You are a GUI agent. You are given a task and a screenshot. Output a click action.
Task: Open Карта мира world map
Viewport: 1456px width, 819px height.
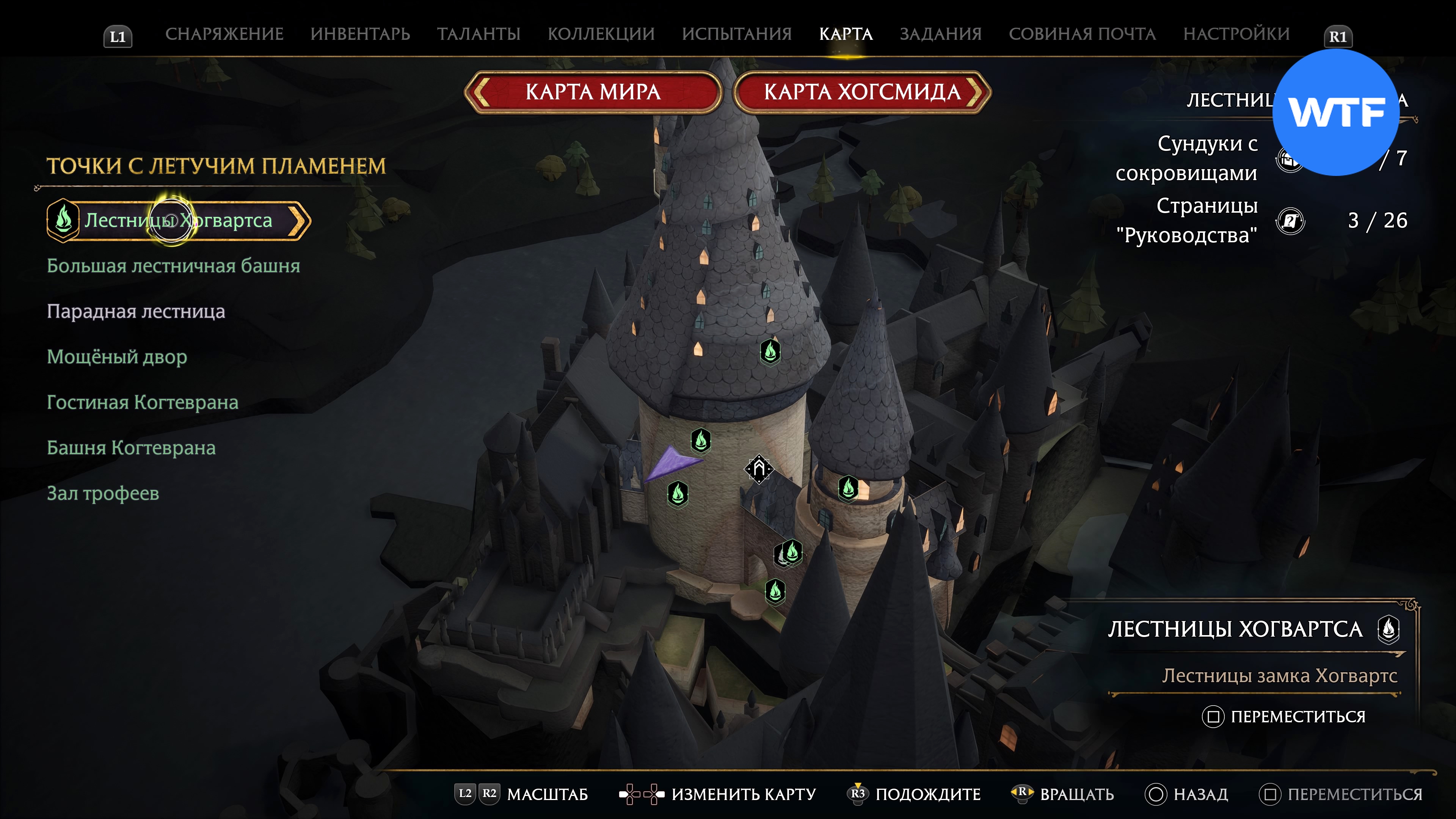point(593,91)
